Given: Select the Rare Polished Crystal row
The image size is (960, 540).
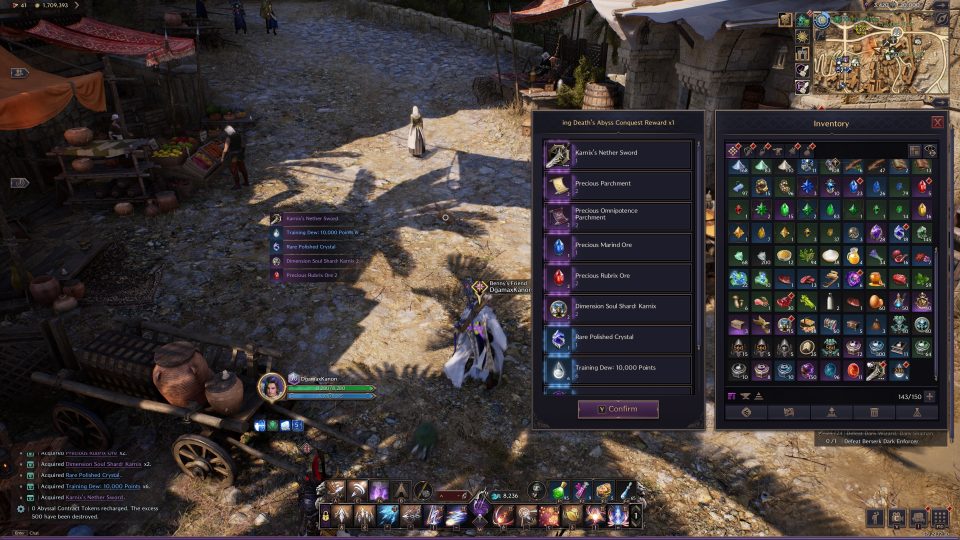Looking at the screenshot, I should coord(618,339).
